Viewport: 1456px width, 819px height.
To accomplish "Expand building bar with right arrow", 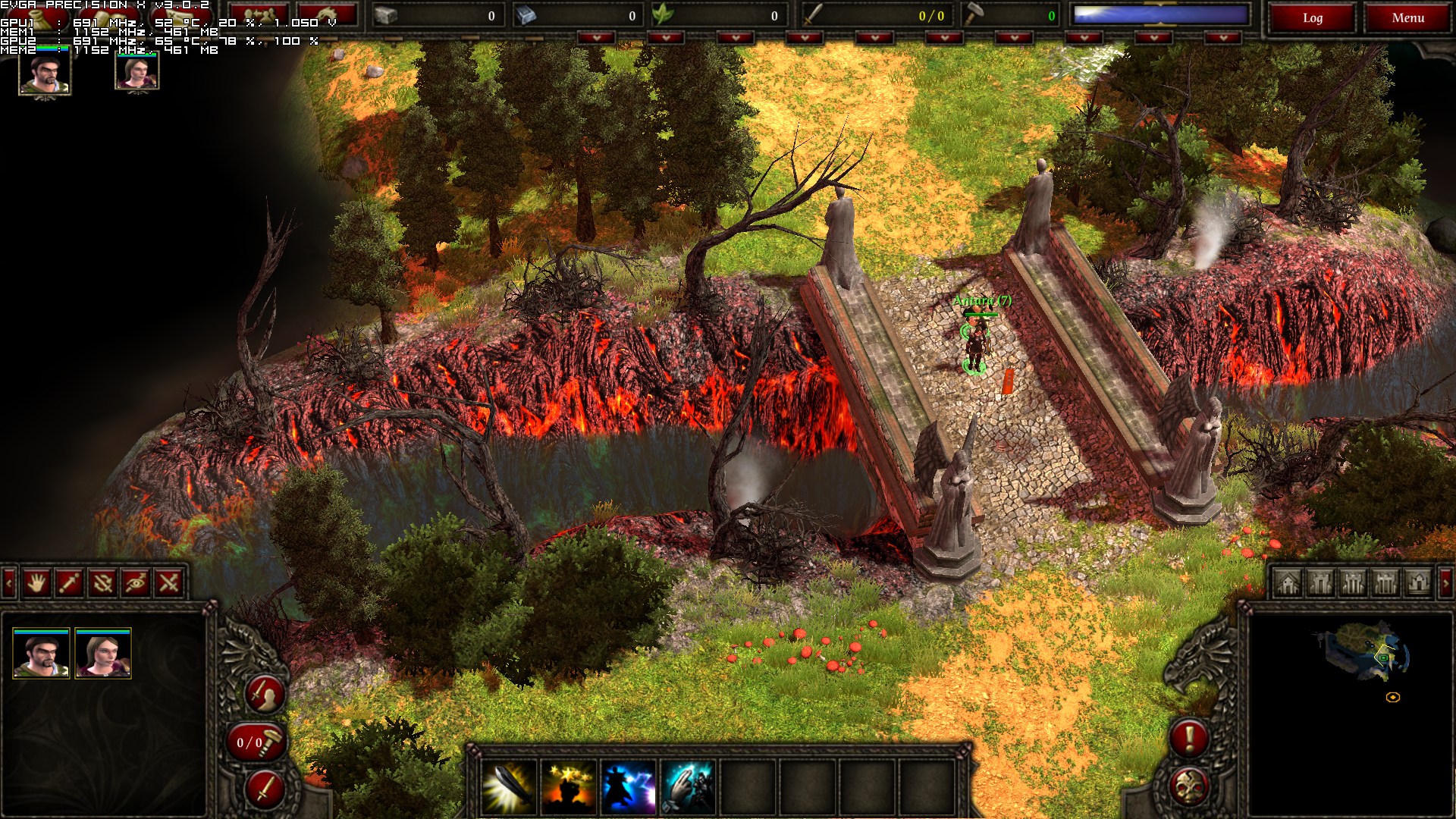I will [x=1445, y=582].
